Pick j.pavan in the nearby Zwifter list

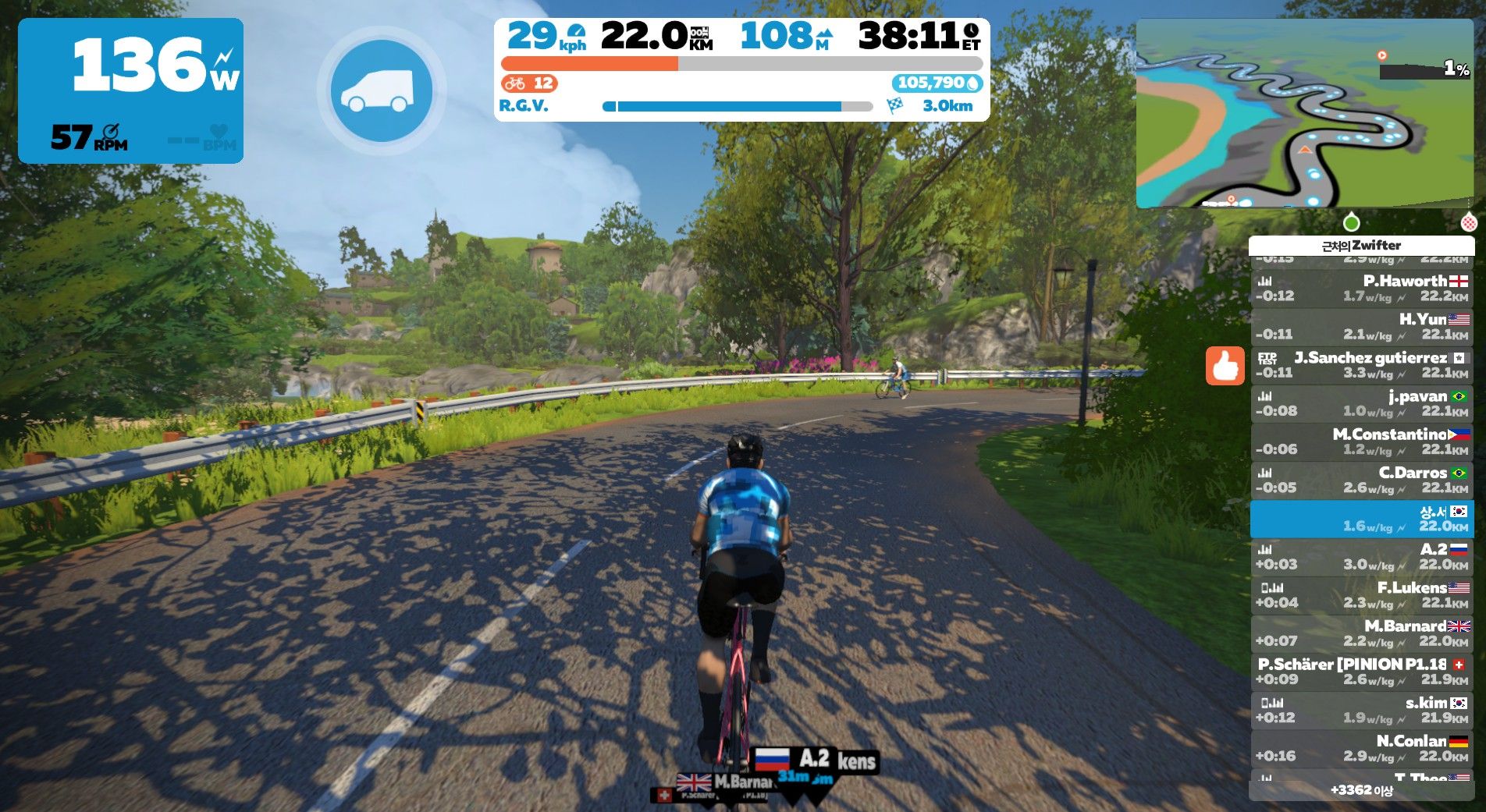click(x=1361, y=403)
